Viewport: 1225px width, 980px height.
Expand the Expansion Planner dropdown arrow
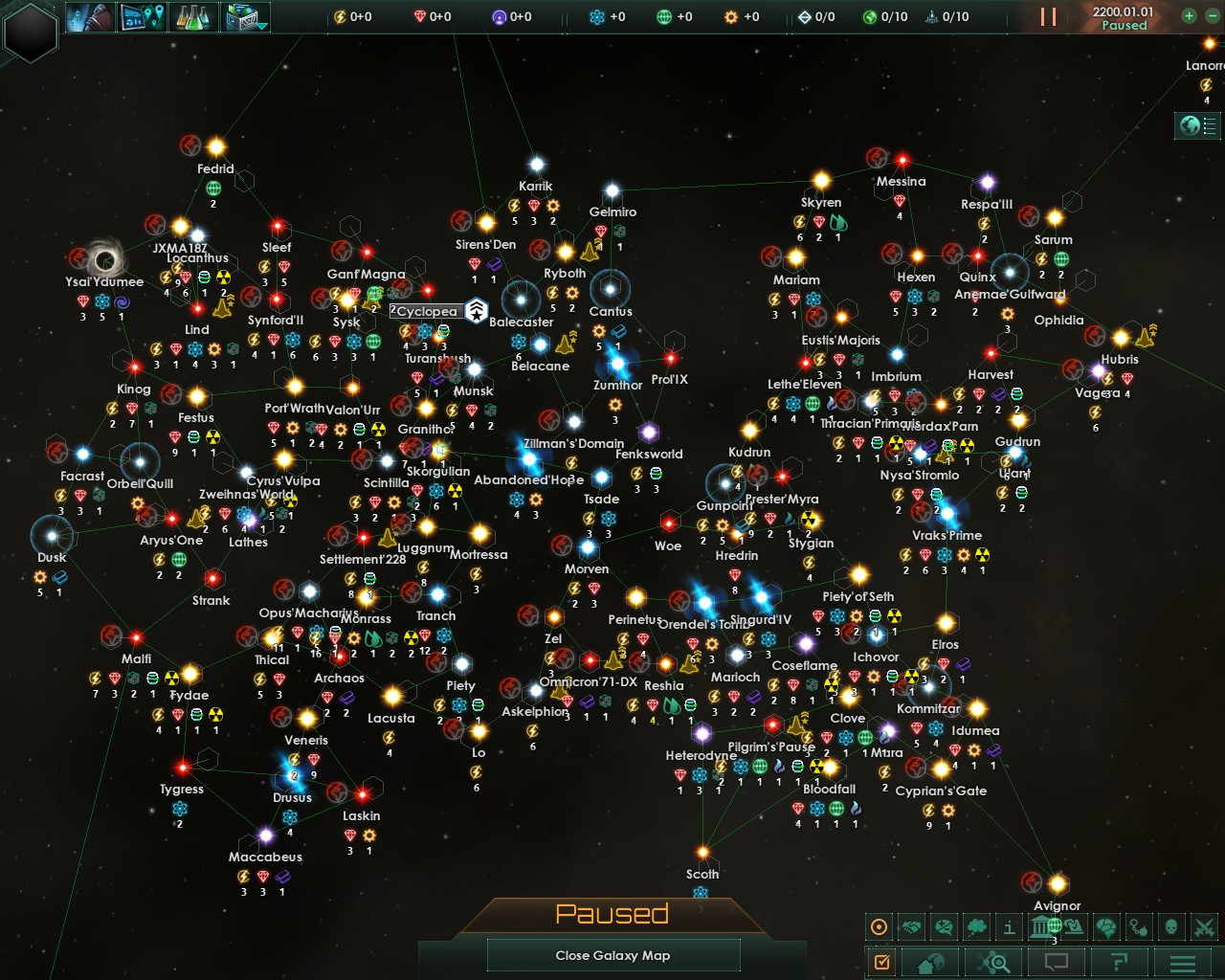[262, 26]
